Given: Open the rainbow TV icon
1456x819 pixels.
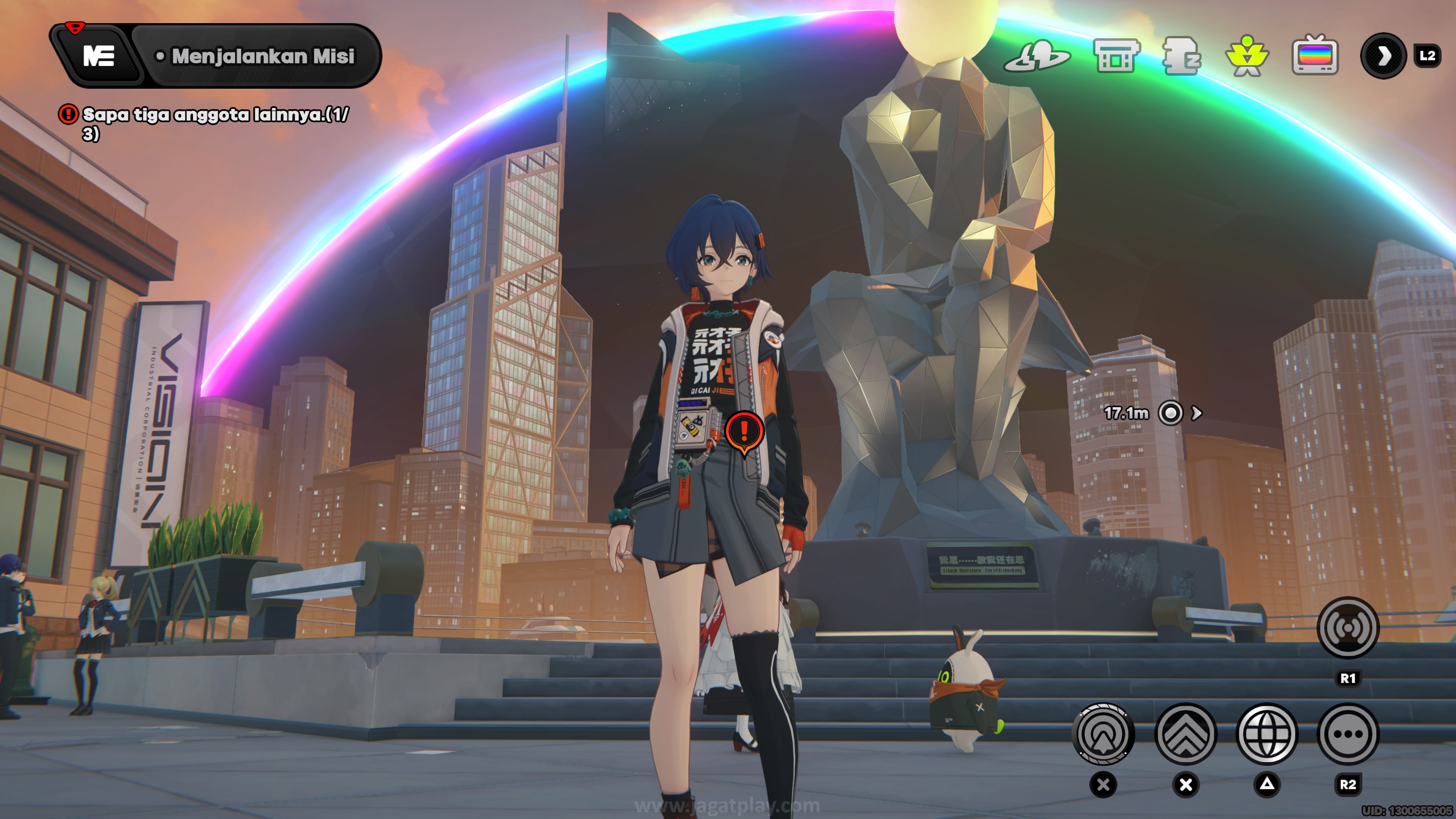Looking at the screenshot, I should pyautogui.click(x=1315, y=56).
